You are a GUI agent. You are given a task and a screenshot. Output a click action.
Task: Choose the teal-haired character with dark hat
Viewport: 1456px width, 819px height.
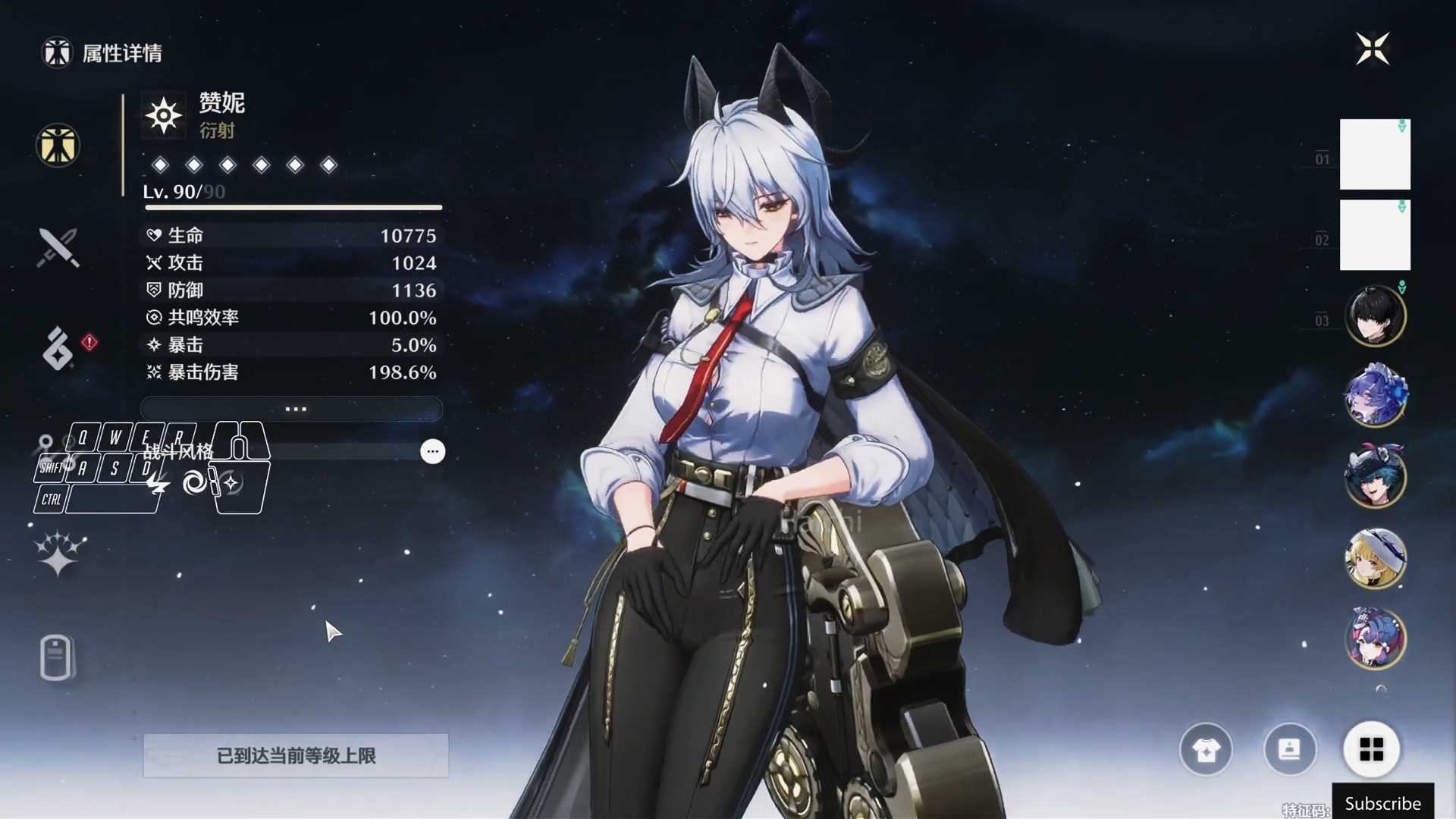[x=1374, y=476]
